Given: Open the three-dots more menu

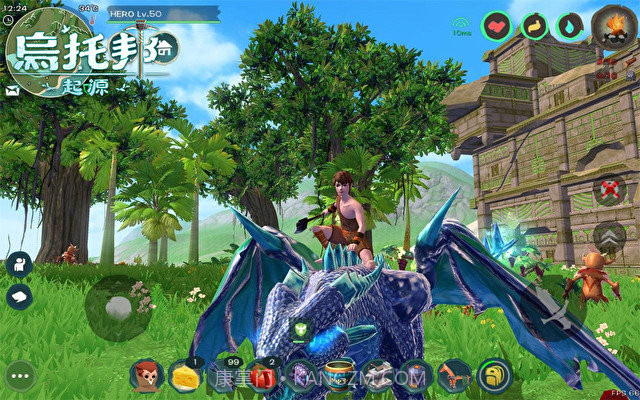Looking at the screenshot, I should pos(21,375).
